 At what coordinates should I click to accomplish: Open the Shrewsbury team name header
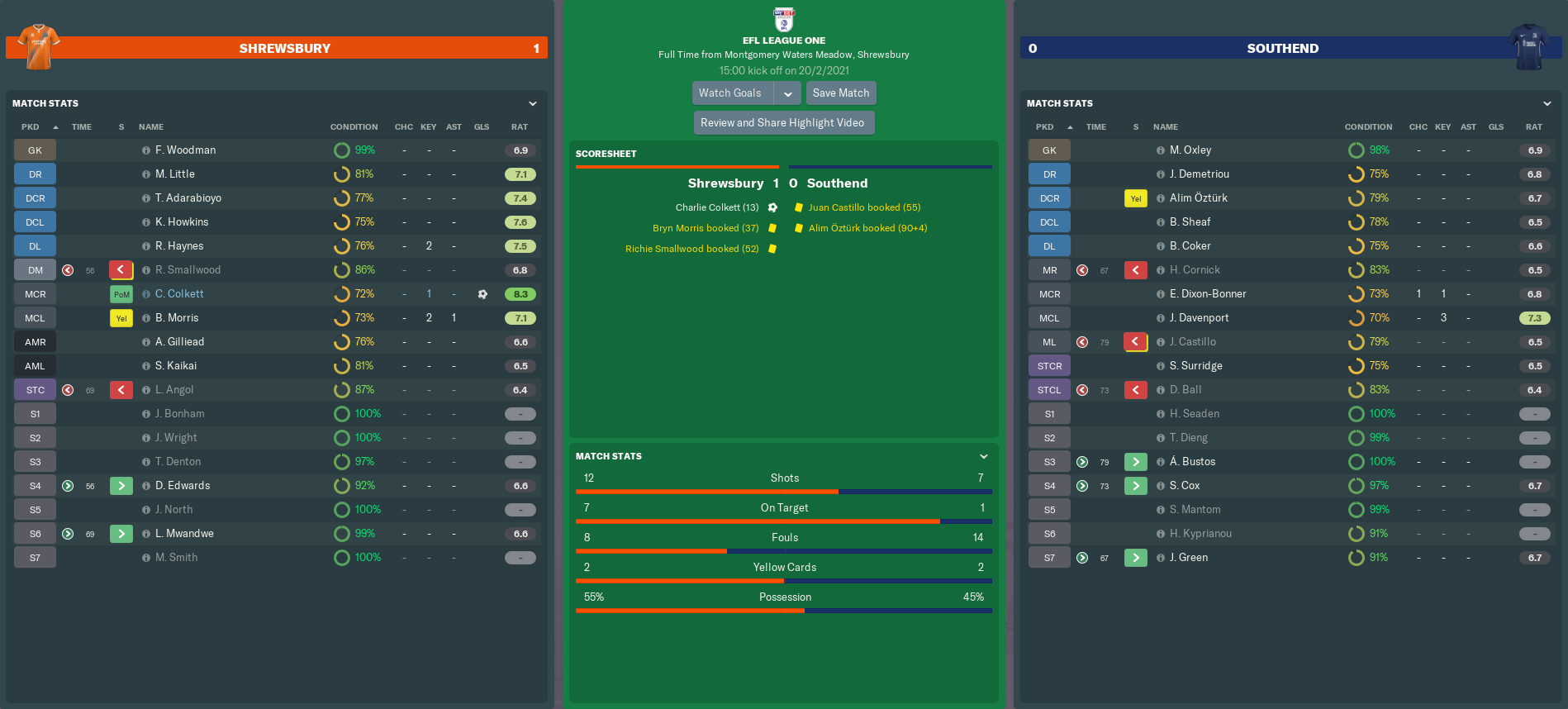[285, 49]
